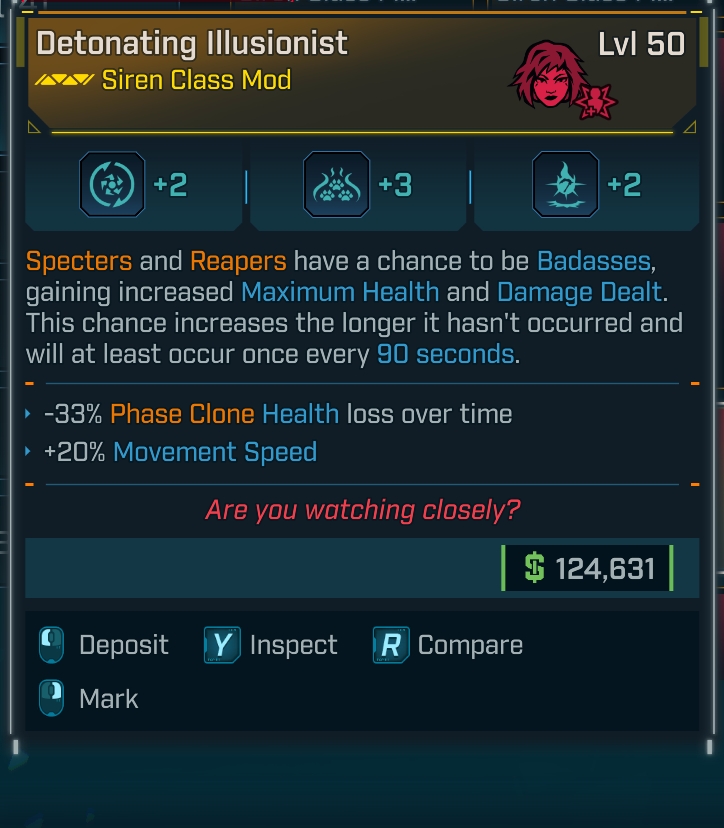Click the paw prints skill bonus icon

pyautogui.click(x=336, y=185)
